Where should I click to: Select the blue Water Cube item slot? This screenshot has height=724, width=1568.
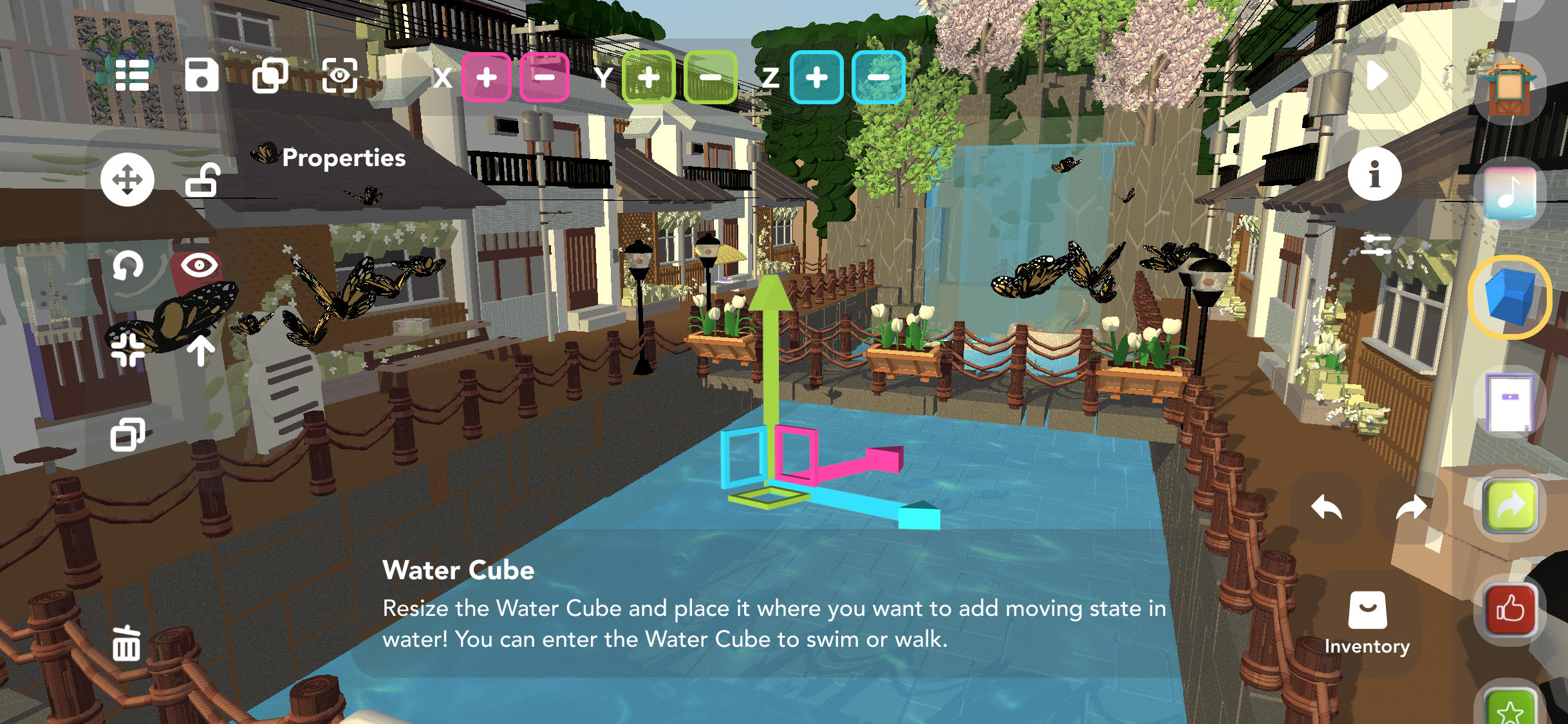pyautogui.click(x=1510, y=297)
